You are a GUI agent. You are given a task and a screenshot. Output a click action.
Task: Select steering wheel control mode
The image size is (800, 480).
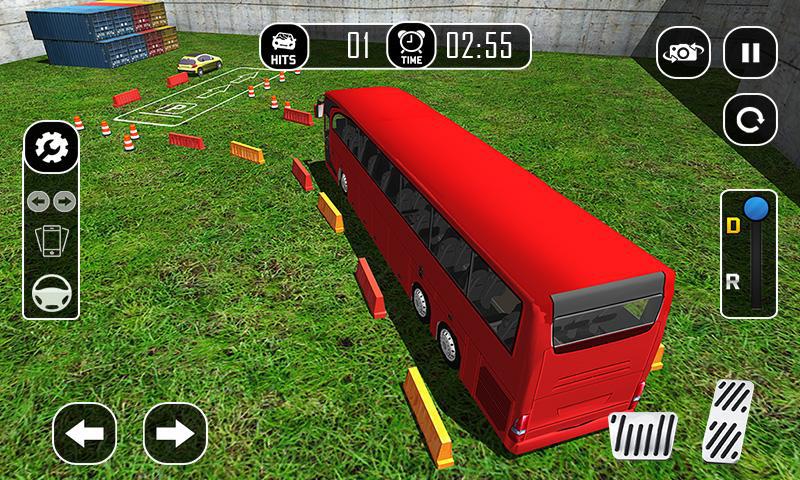pos(51,292)
